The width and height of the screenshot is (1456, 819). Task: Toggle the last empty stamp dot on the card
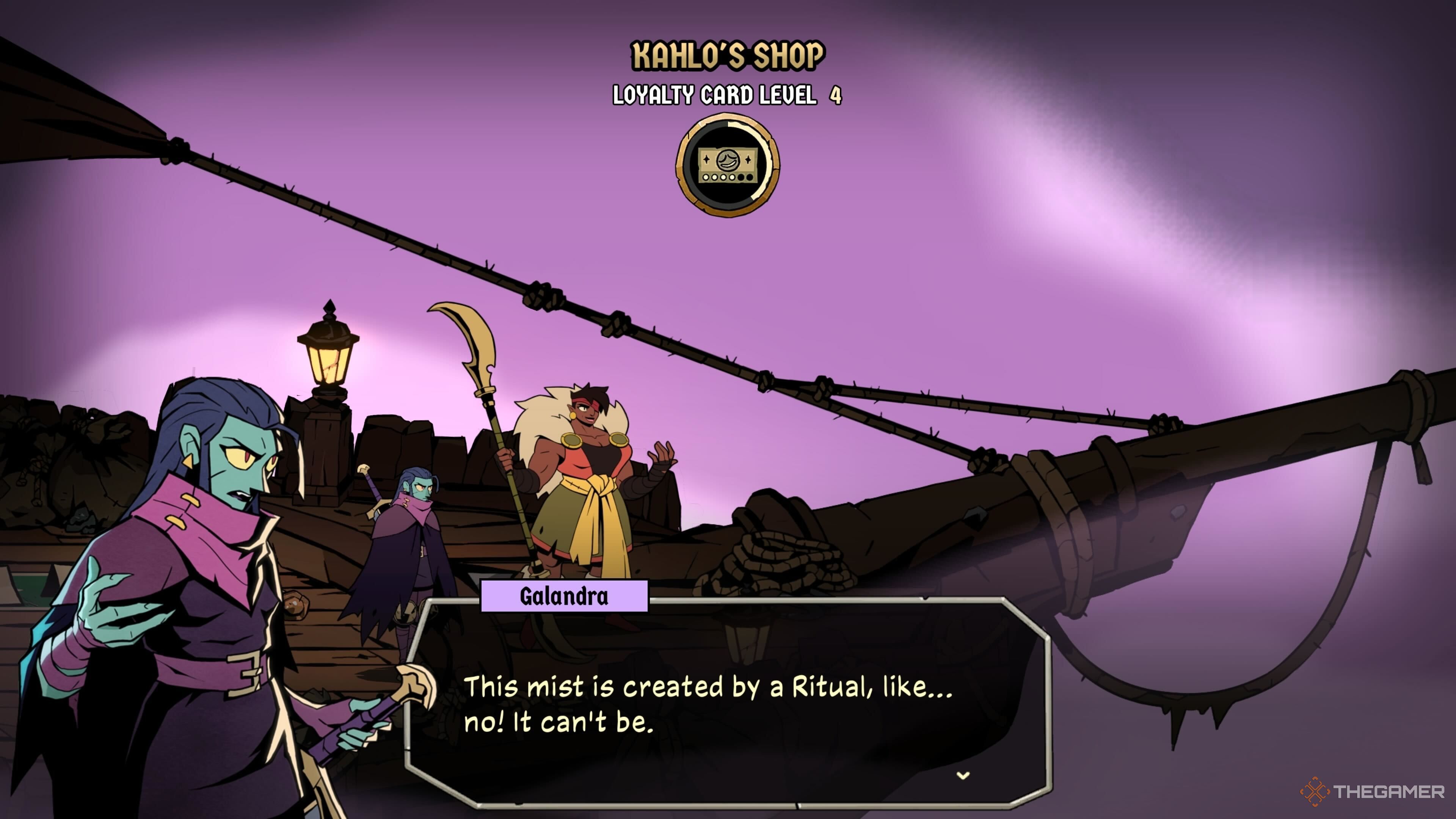750,177
